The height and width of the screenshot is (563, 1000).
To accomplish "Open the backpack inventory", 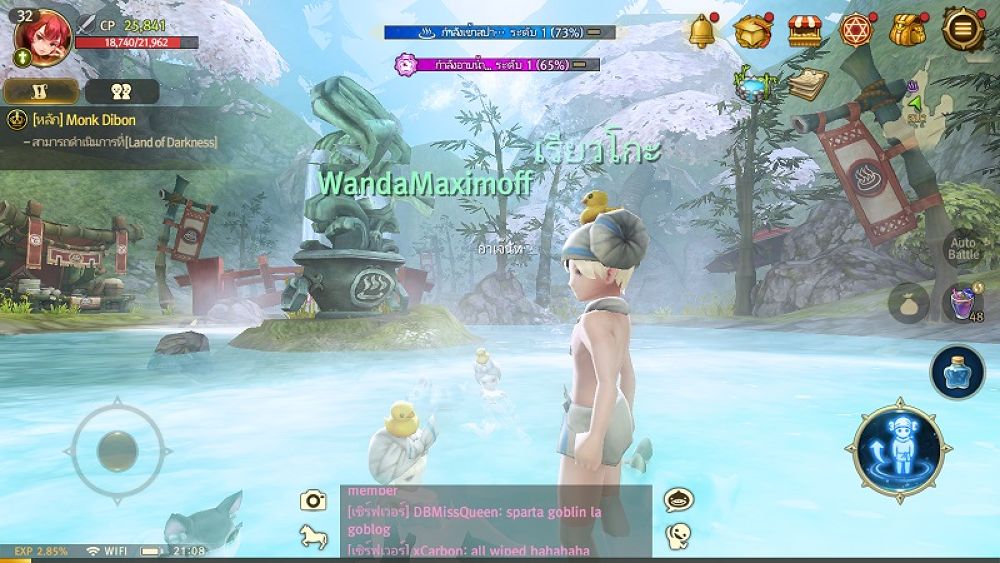I will tap(908, 31).
